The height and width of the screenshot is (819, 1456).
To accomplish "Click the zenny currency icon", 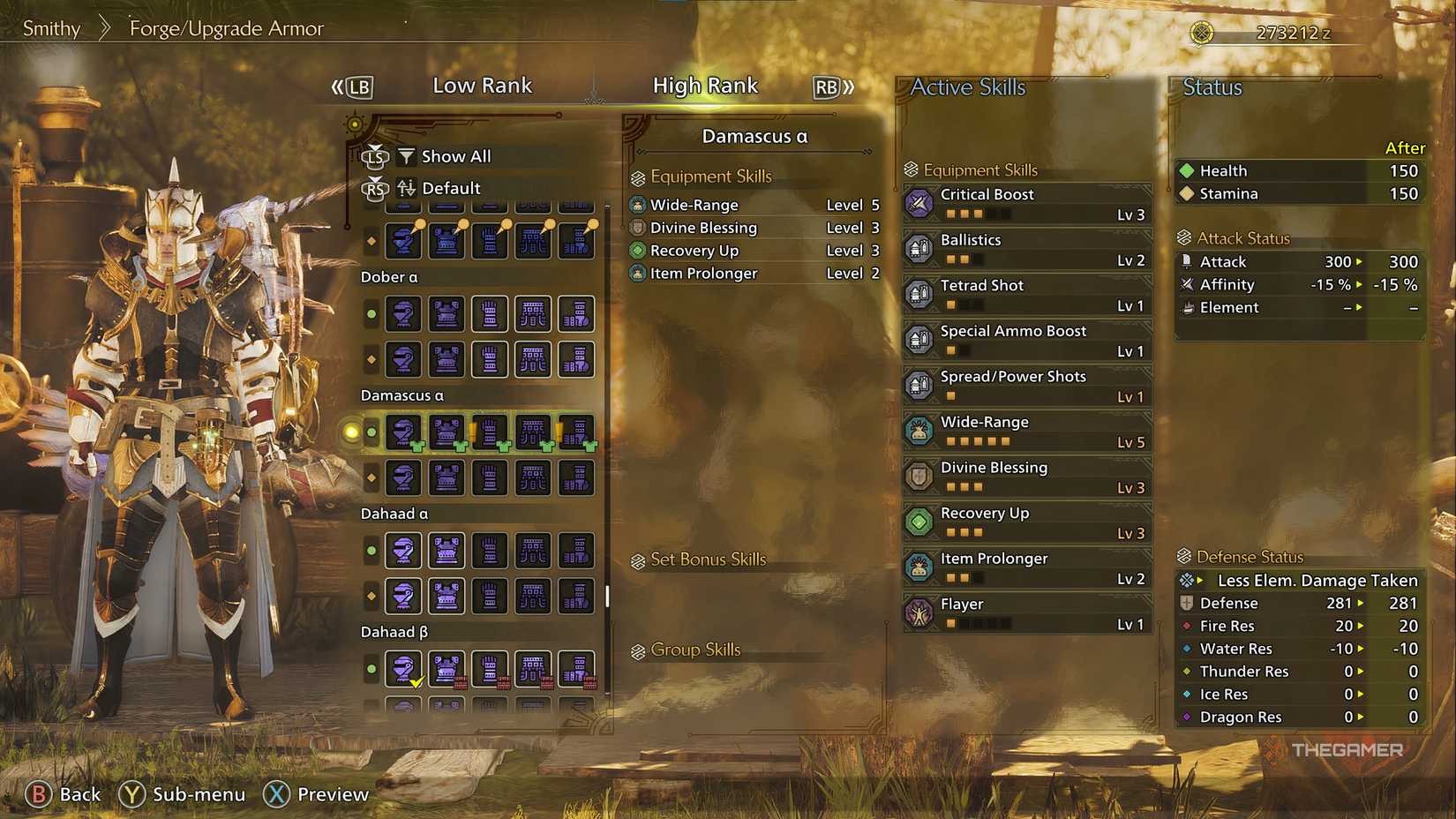I will coord(1202,31).
